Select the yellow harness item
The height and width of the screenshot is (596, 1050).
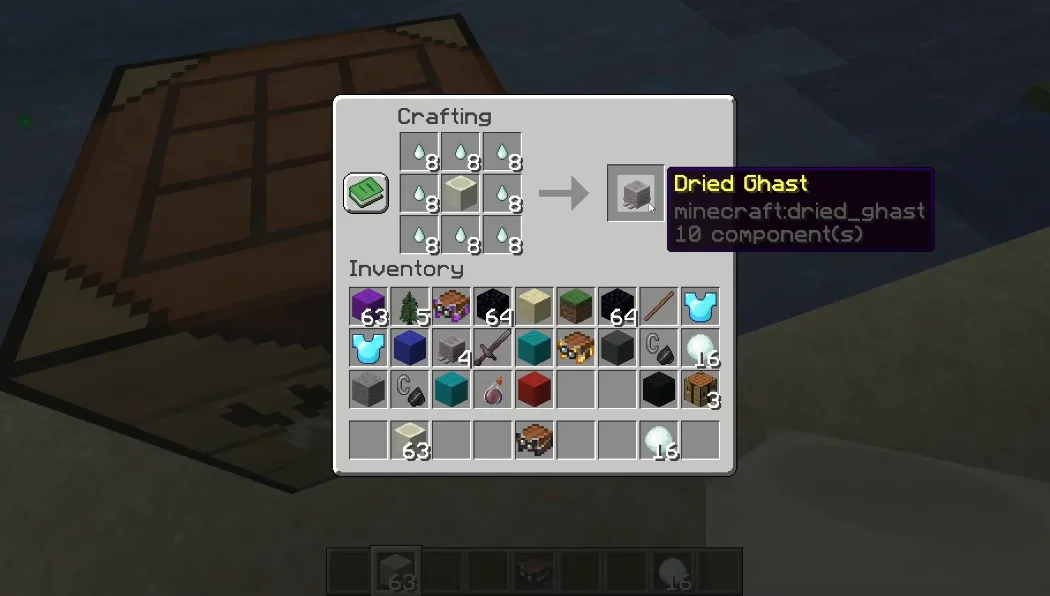(575, 348)
